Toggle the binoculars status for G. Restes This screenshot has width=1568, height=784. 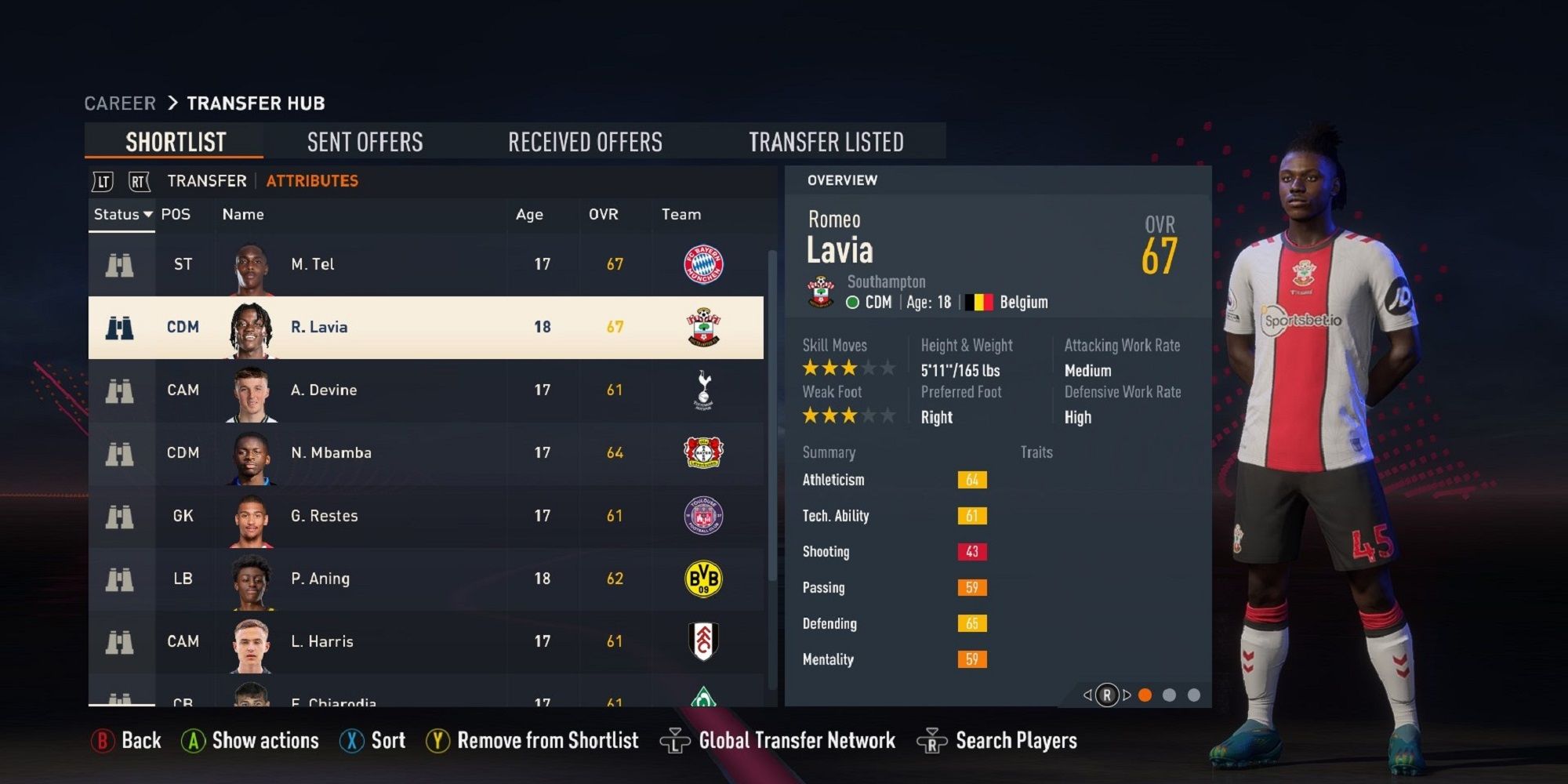(119, 515)
